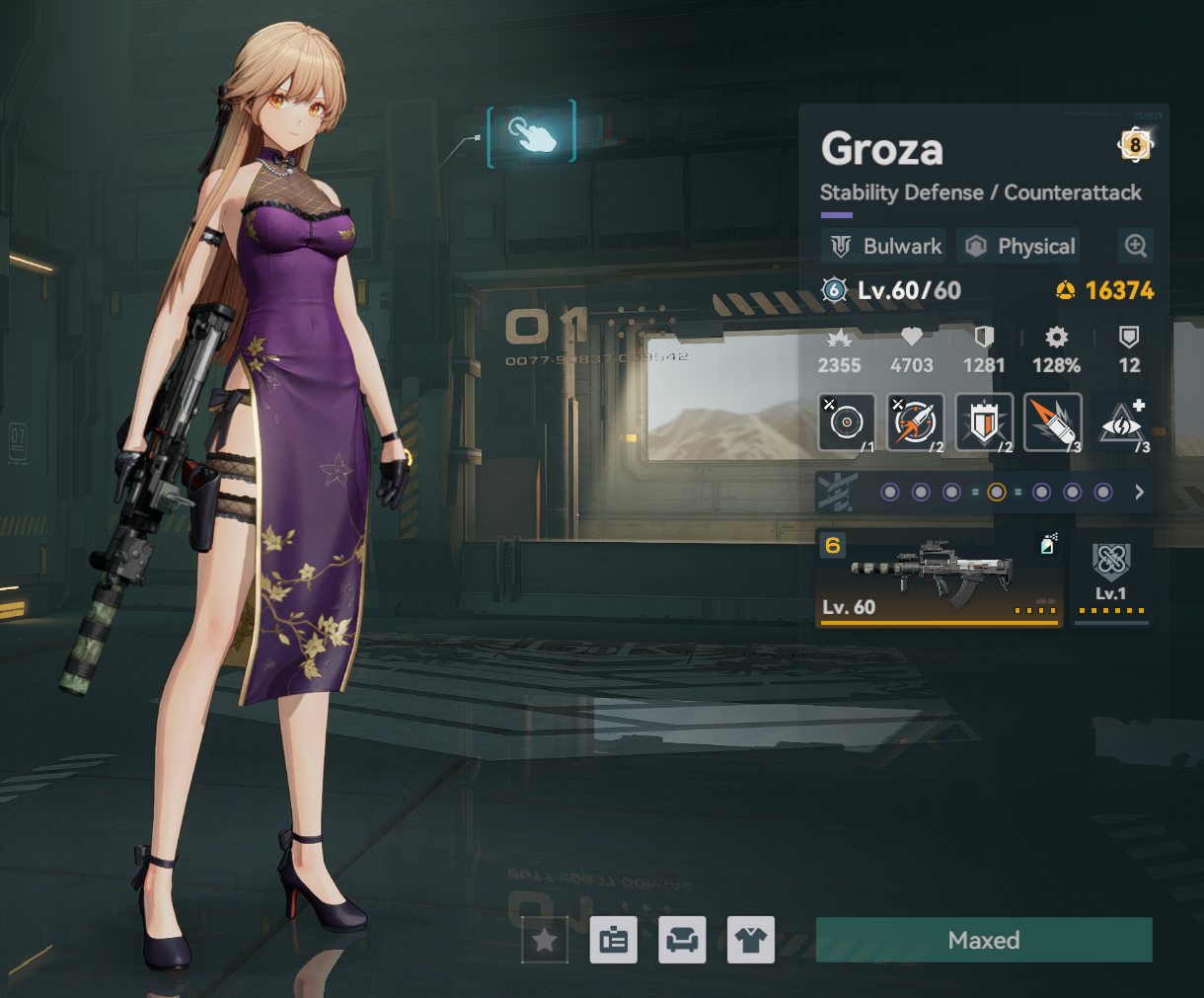The height and width of the screenshot is (998, 1204).
Task: Expand the neural helix node row arrow
Action: (x=1140, y=492)
